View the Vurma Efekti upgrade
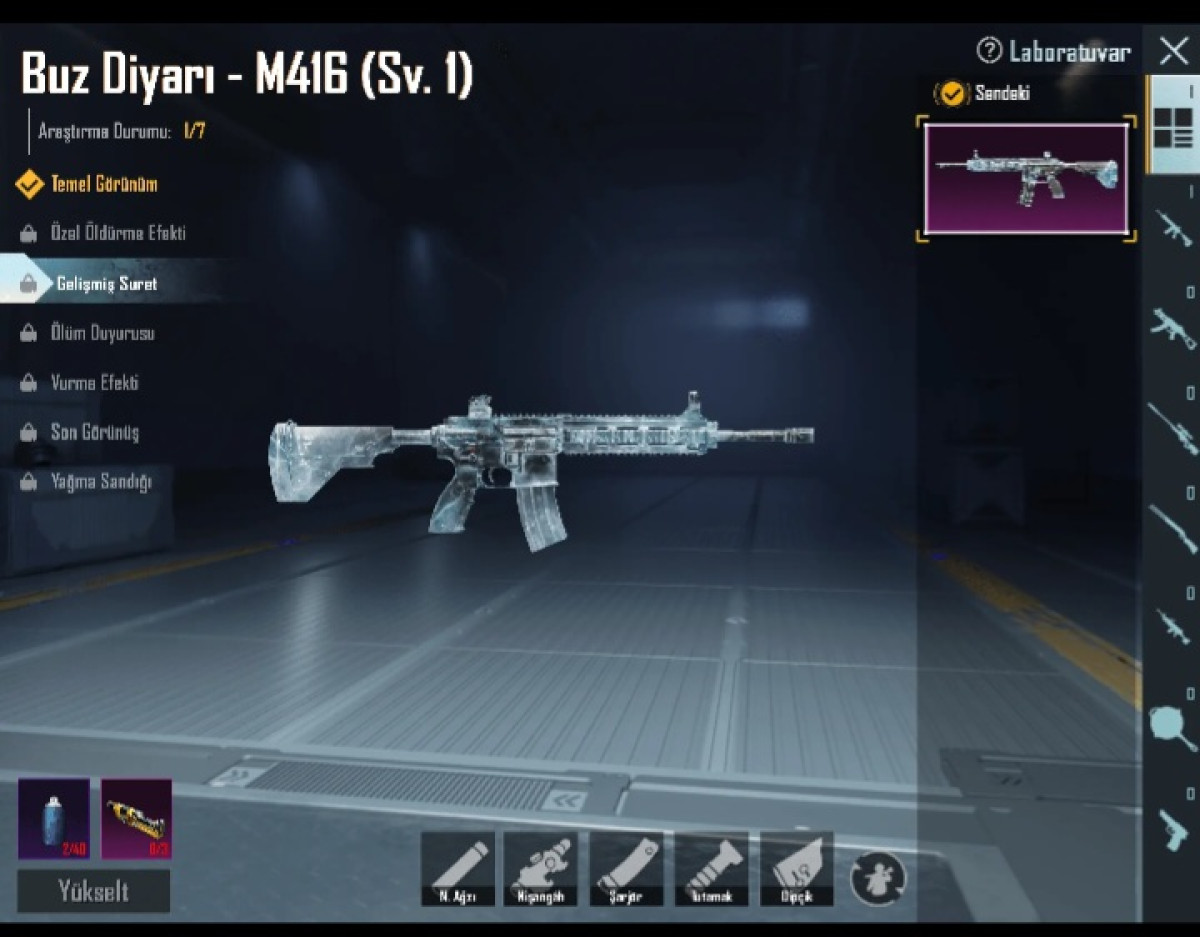 click(94, 383)
